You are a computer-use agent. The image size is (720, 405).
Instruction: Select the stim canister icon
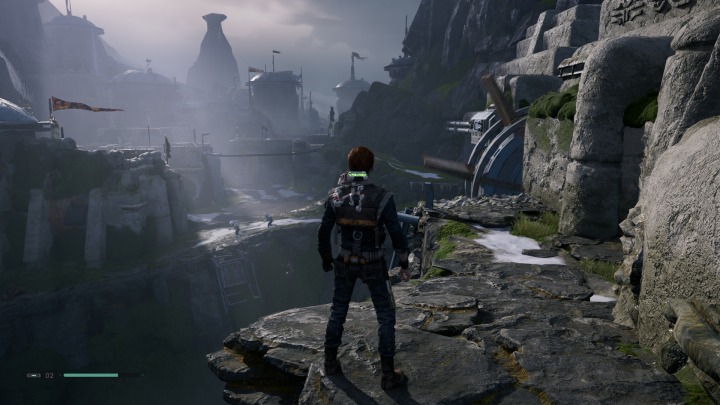coord(34,375)
